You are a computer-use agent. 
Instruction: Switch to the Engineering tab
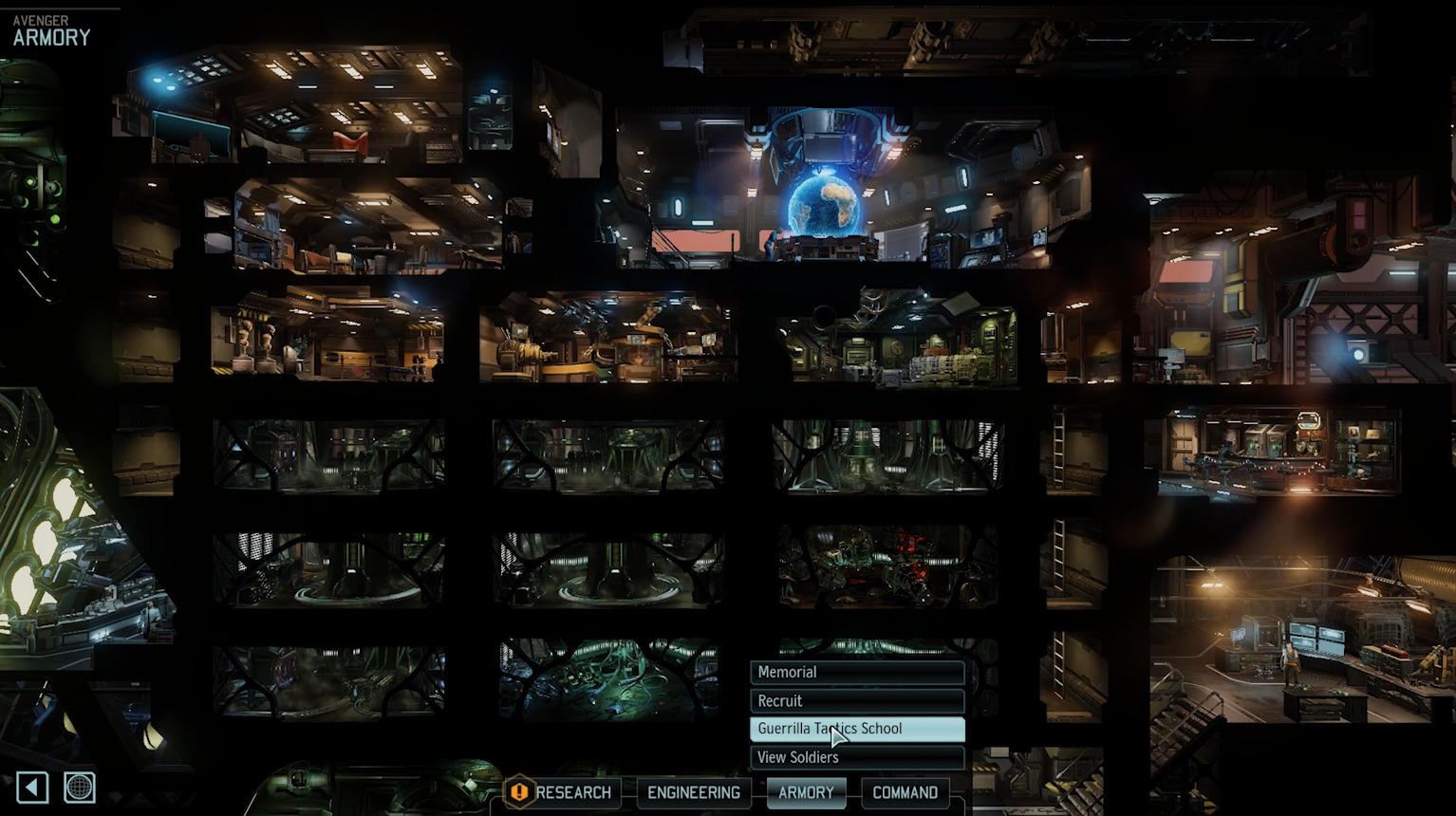tap(693, 792)
